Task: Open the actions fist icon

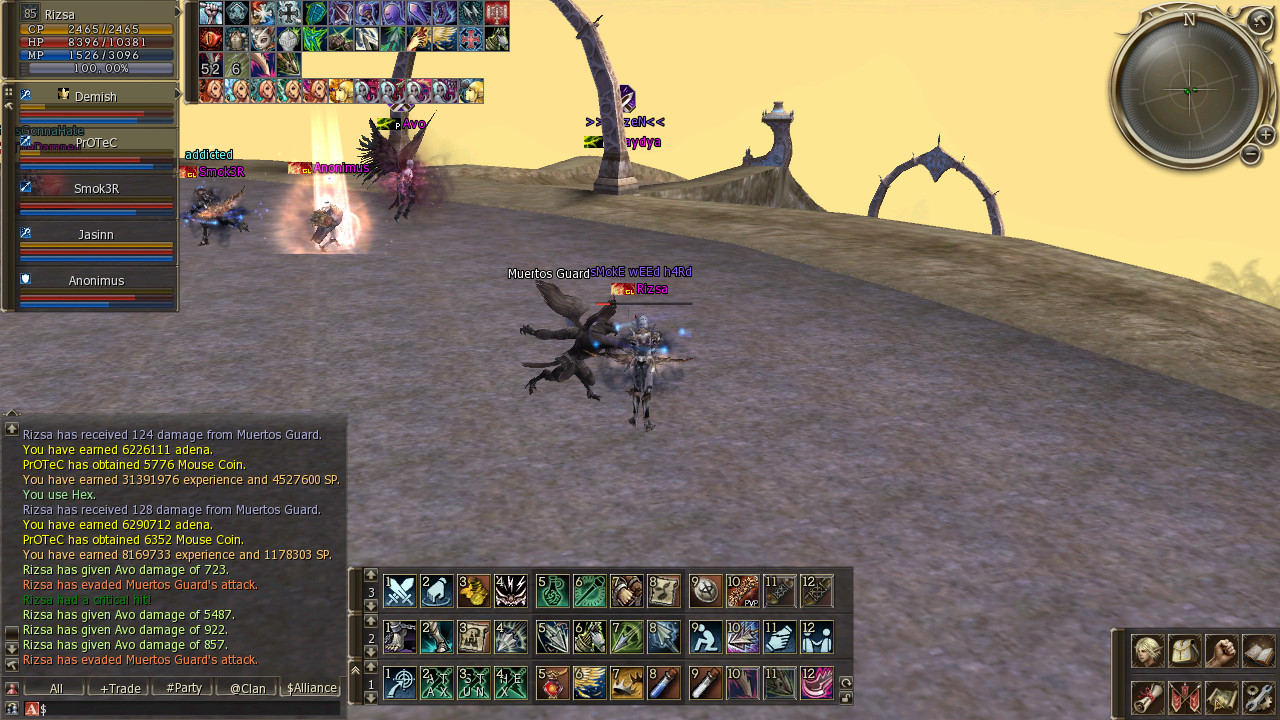Action: (x=1222, y=651)
